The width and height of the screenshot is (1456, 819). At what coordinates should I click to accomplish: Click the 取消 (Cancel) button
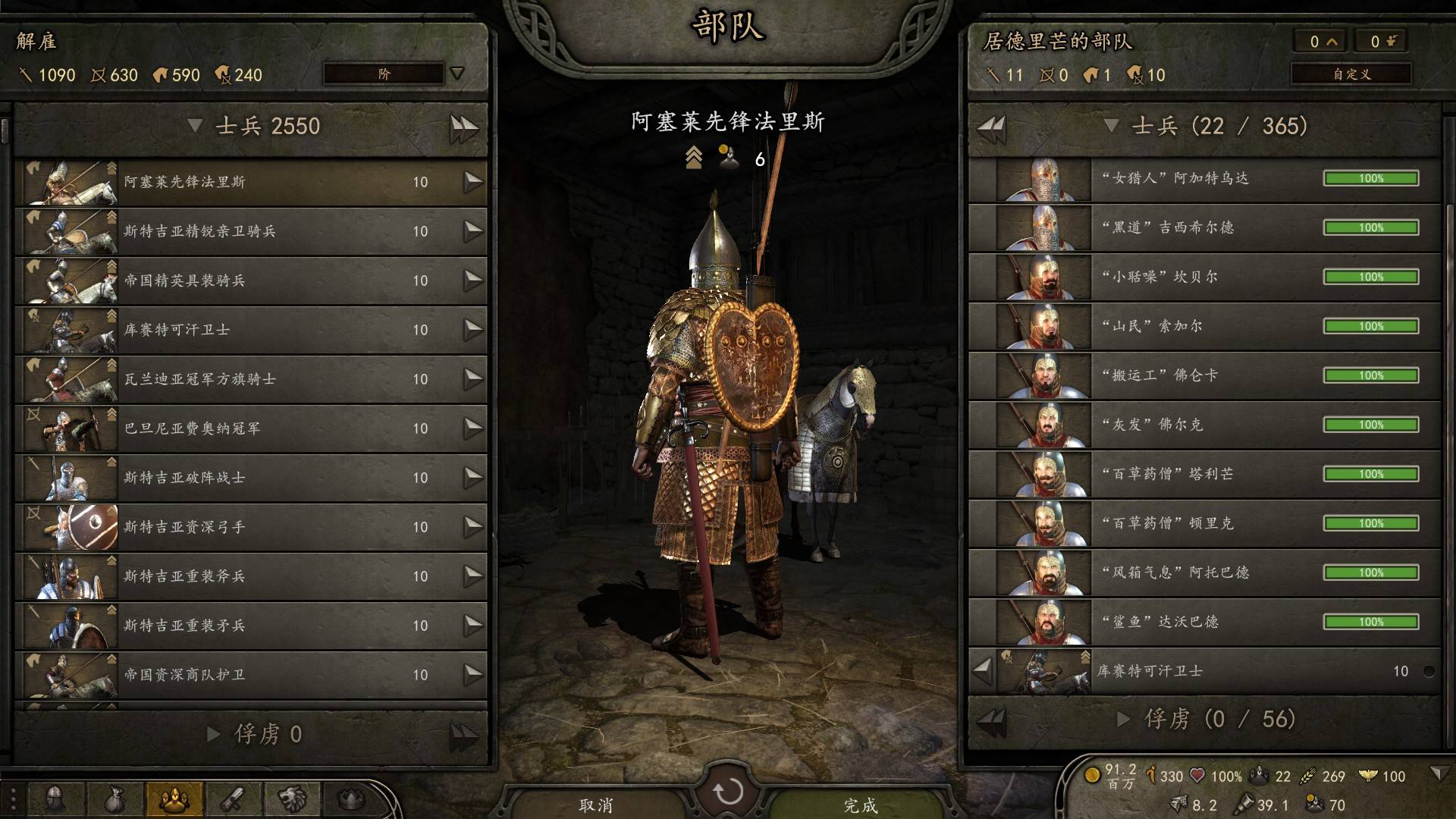pos(596,805)
